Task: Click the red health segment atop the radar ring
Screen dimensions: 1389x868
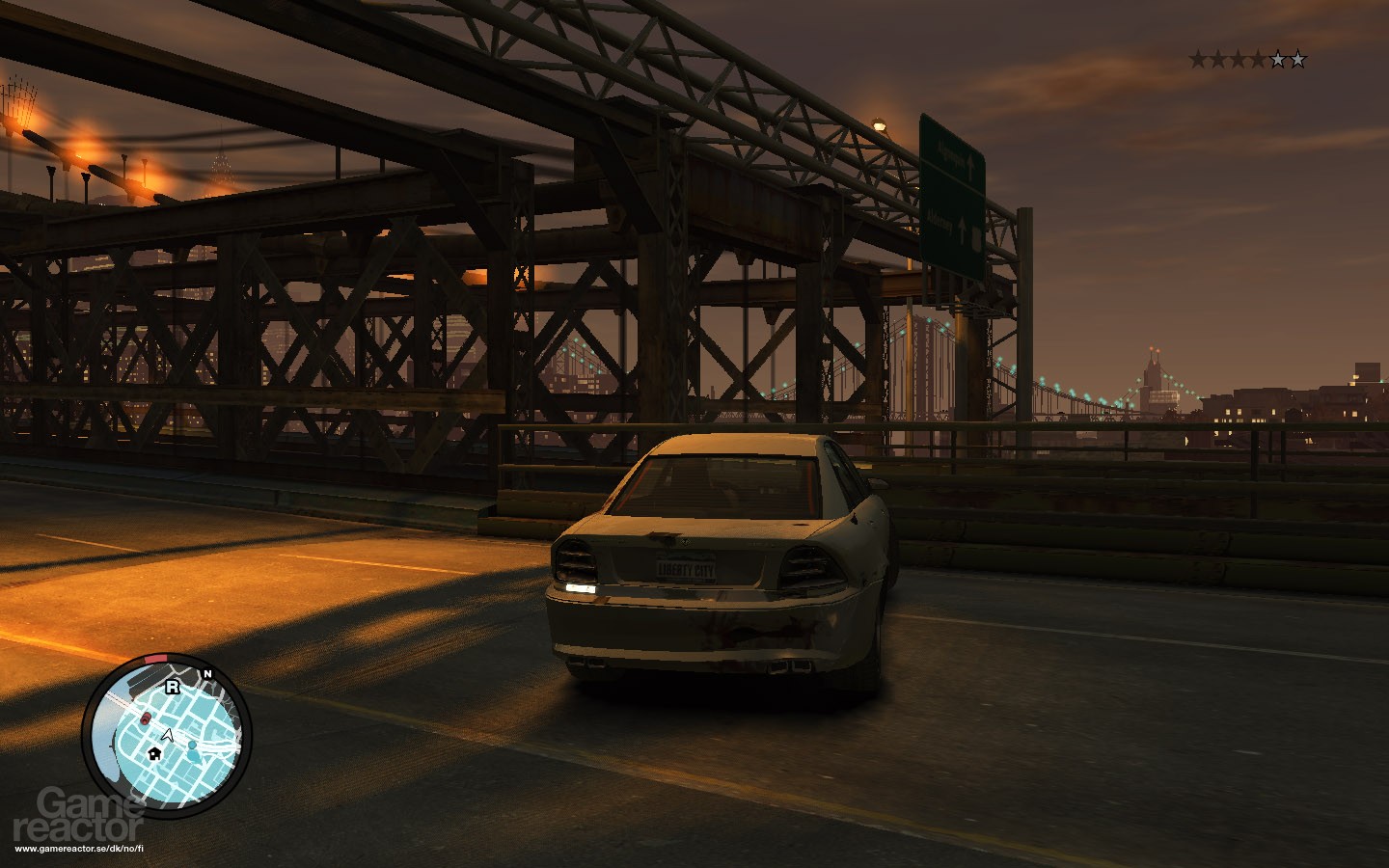Action: point(154,659)
